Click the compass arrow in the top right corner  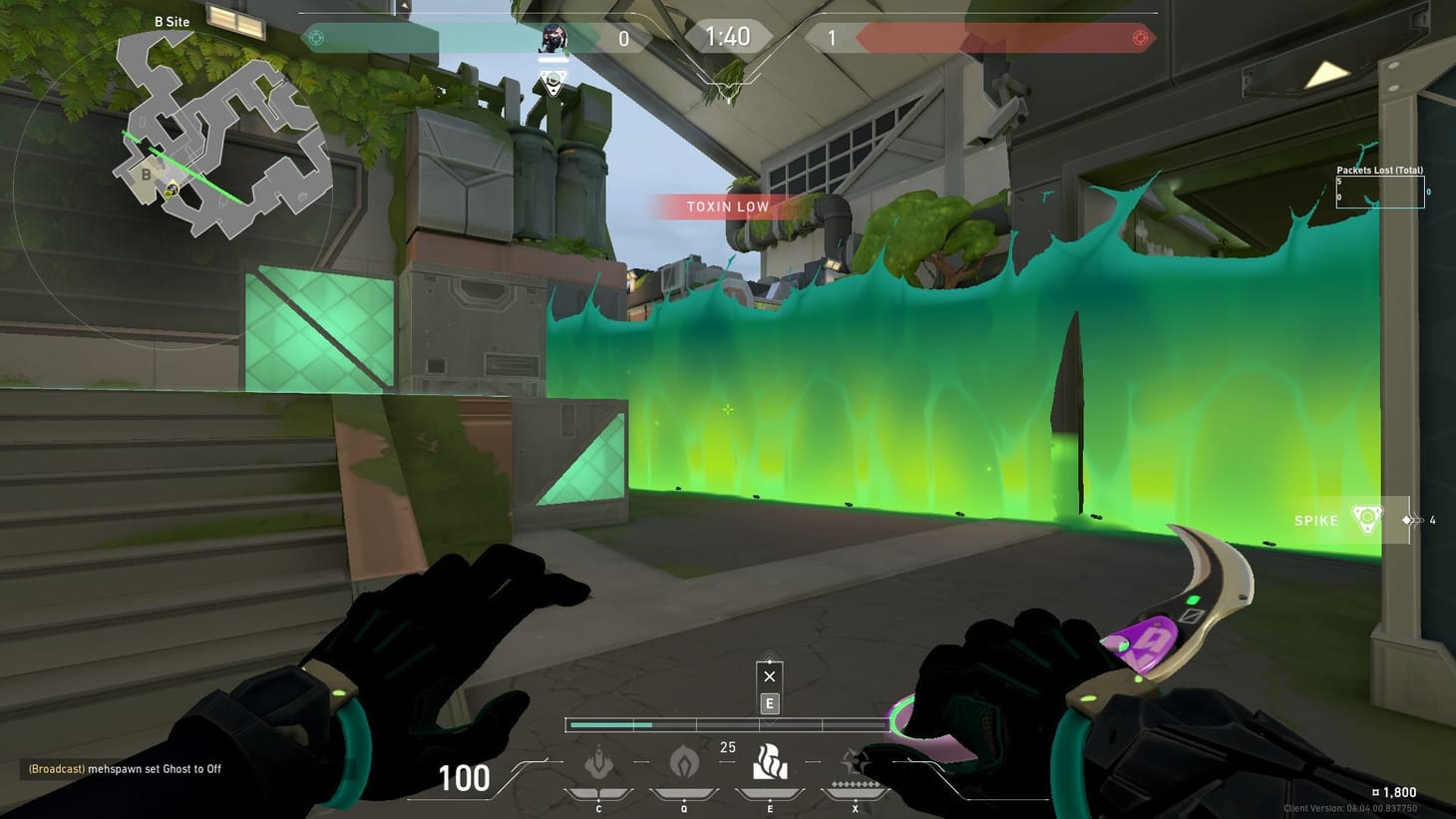(x=1329, y=72)
